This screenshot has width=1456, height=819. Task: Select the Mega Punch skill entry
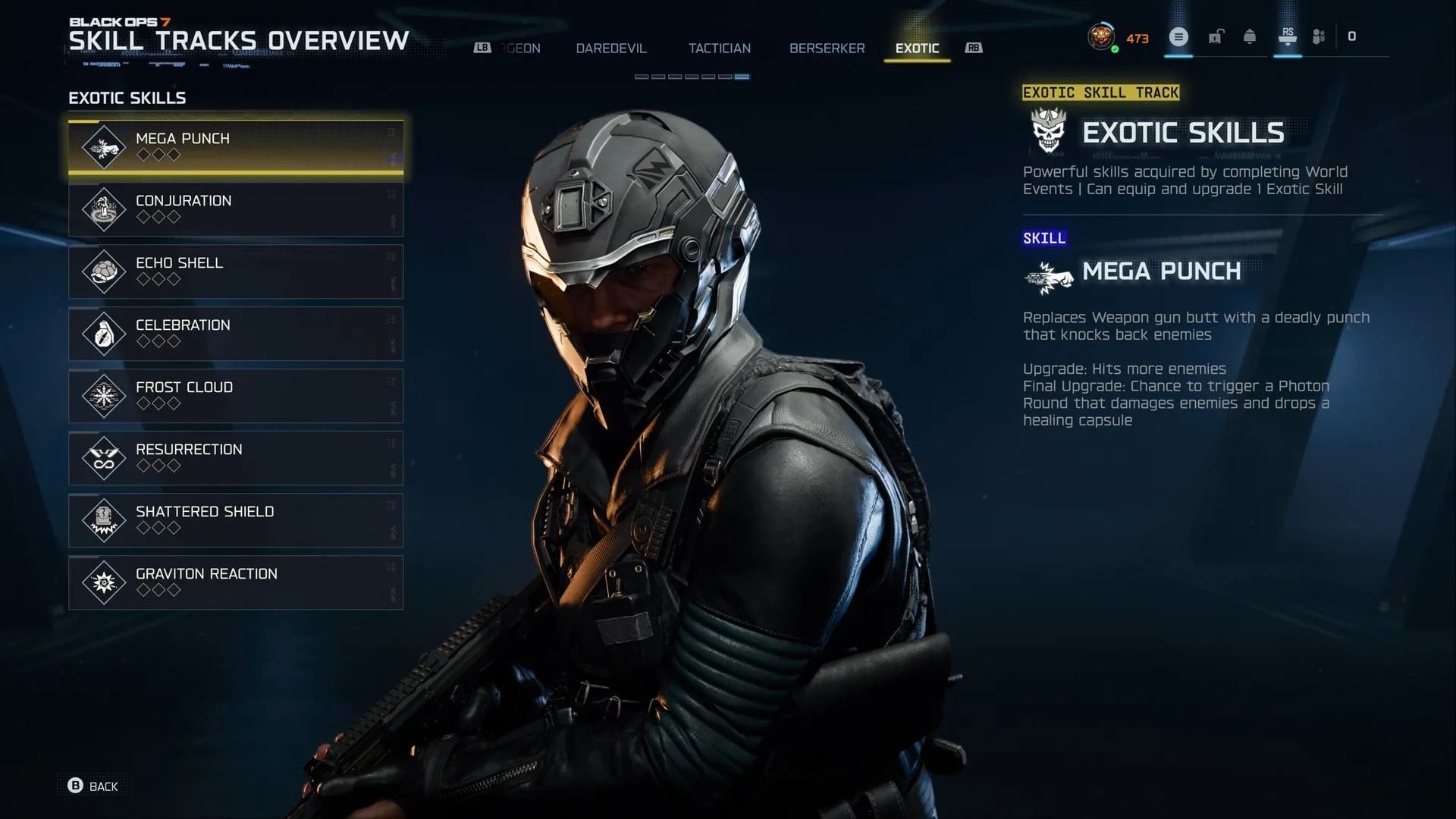point(236,146)
